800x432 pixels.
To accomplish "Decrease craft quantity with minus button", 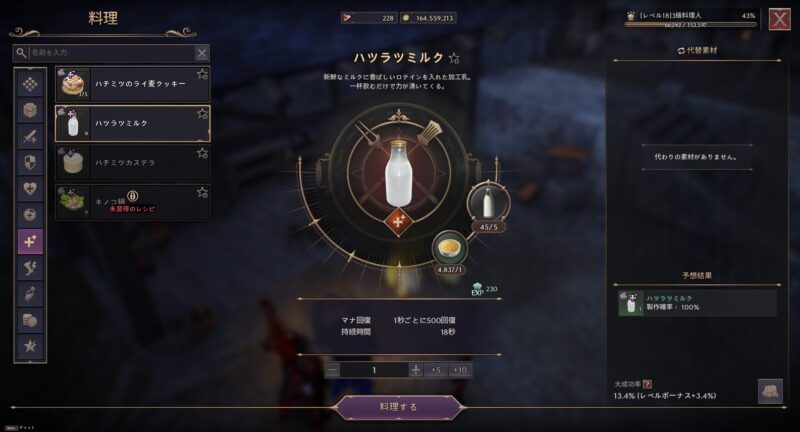I will tap(333, 369).
